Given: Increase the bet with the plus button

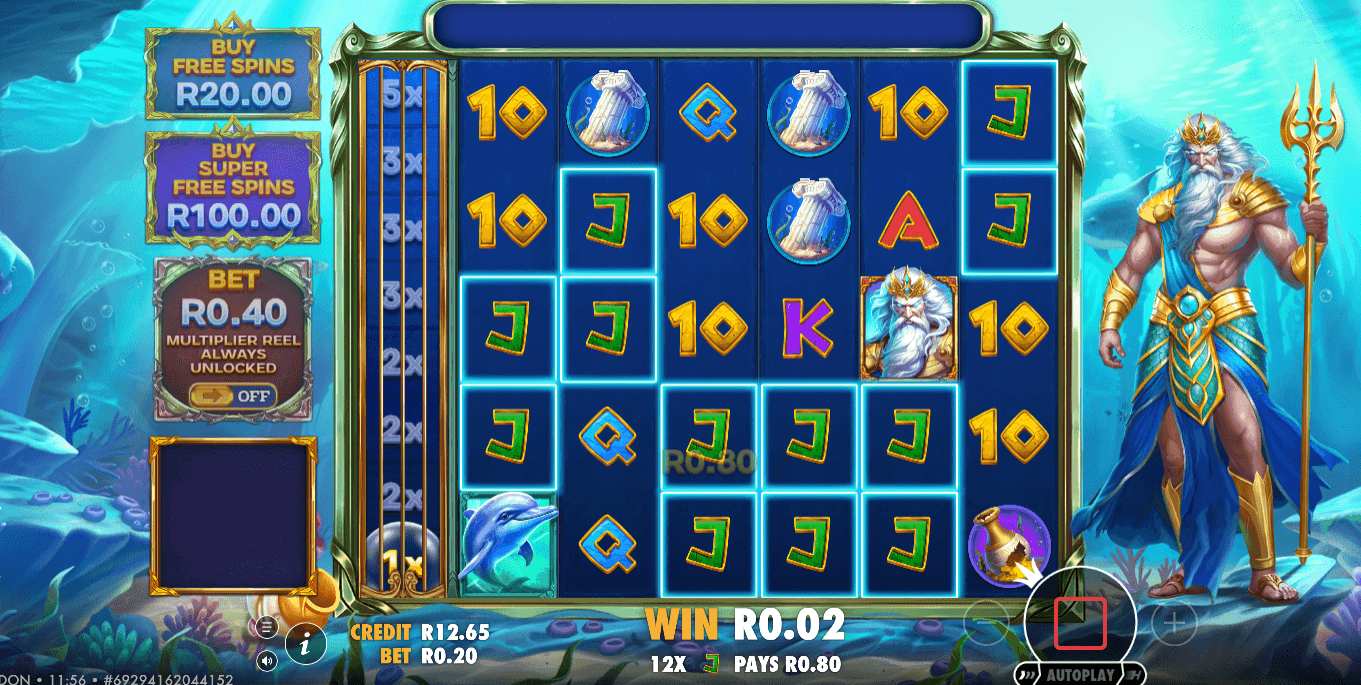Looking at the screenshot, I should [1174, 624].
